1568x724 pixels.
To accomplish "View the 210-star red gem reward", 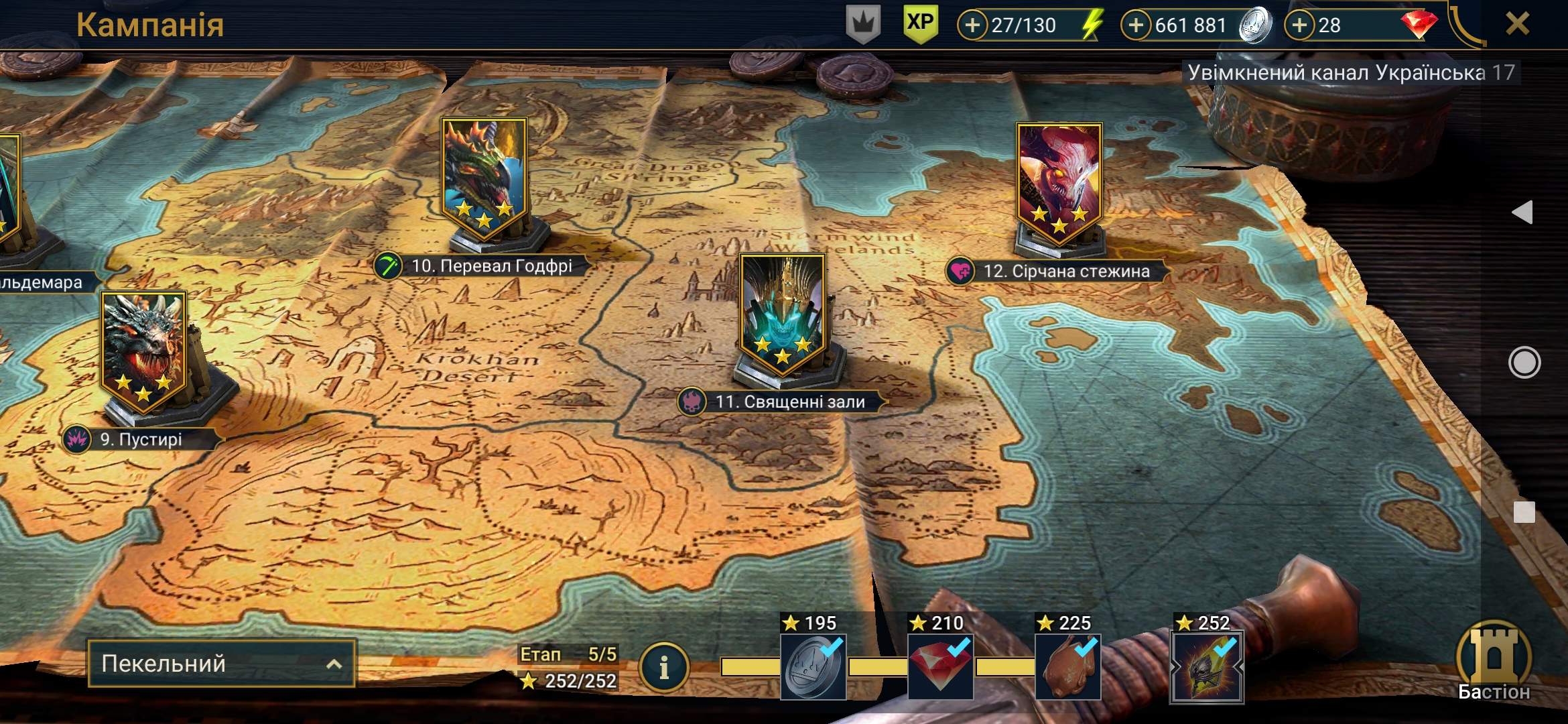I will pos(940,666).
